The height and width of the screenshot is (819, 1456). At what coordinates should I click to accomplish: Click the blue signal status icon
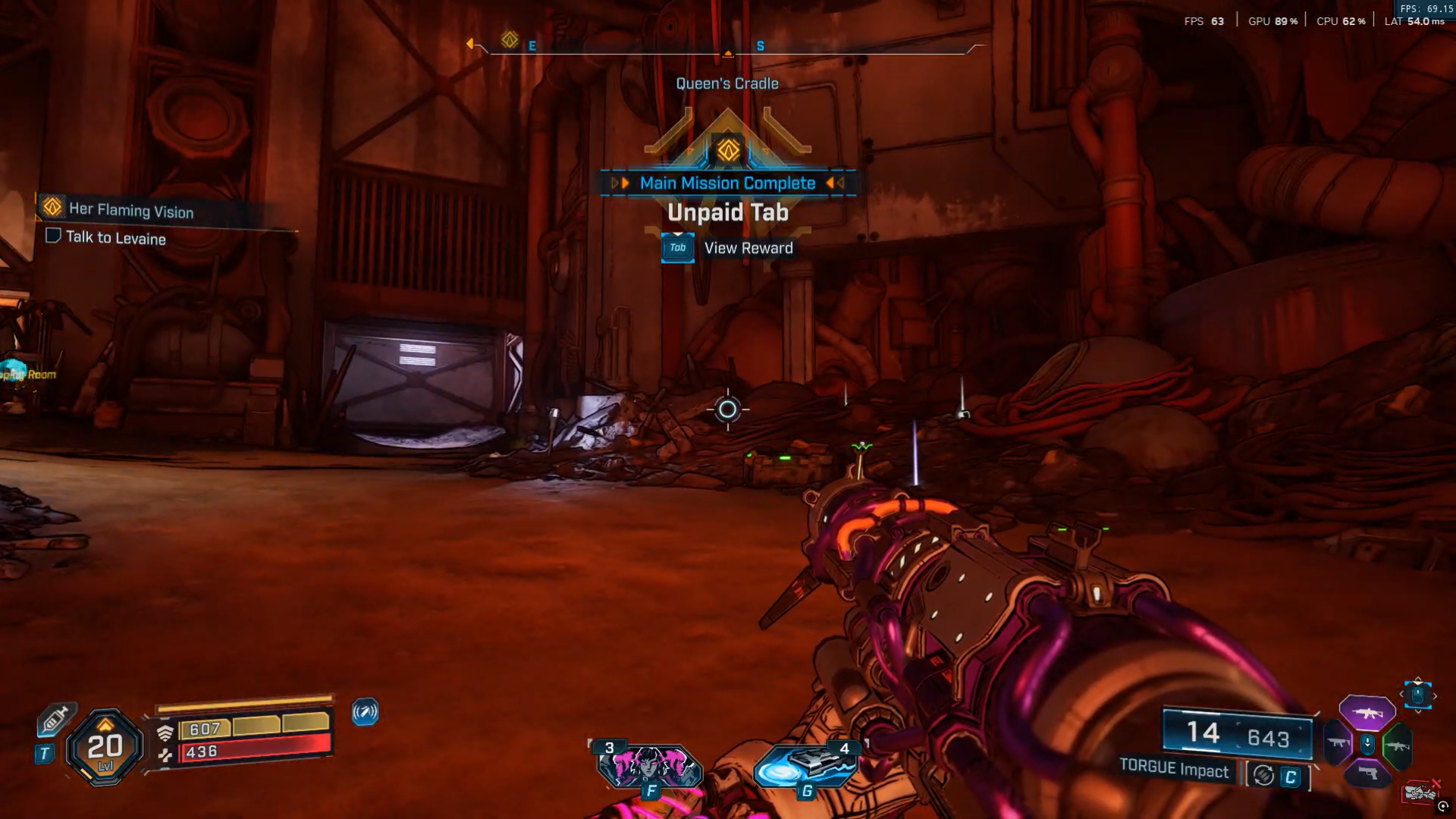pos(365,712)
